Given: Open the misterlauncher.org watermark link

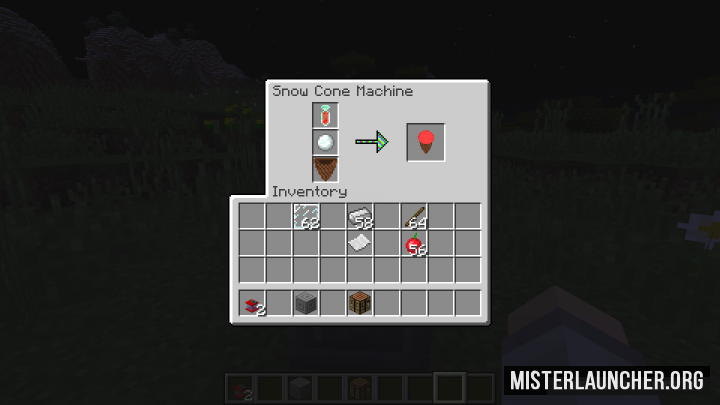Looking at the screenshot, I should coord(608,380).
